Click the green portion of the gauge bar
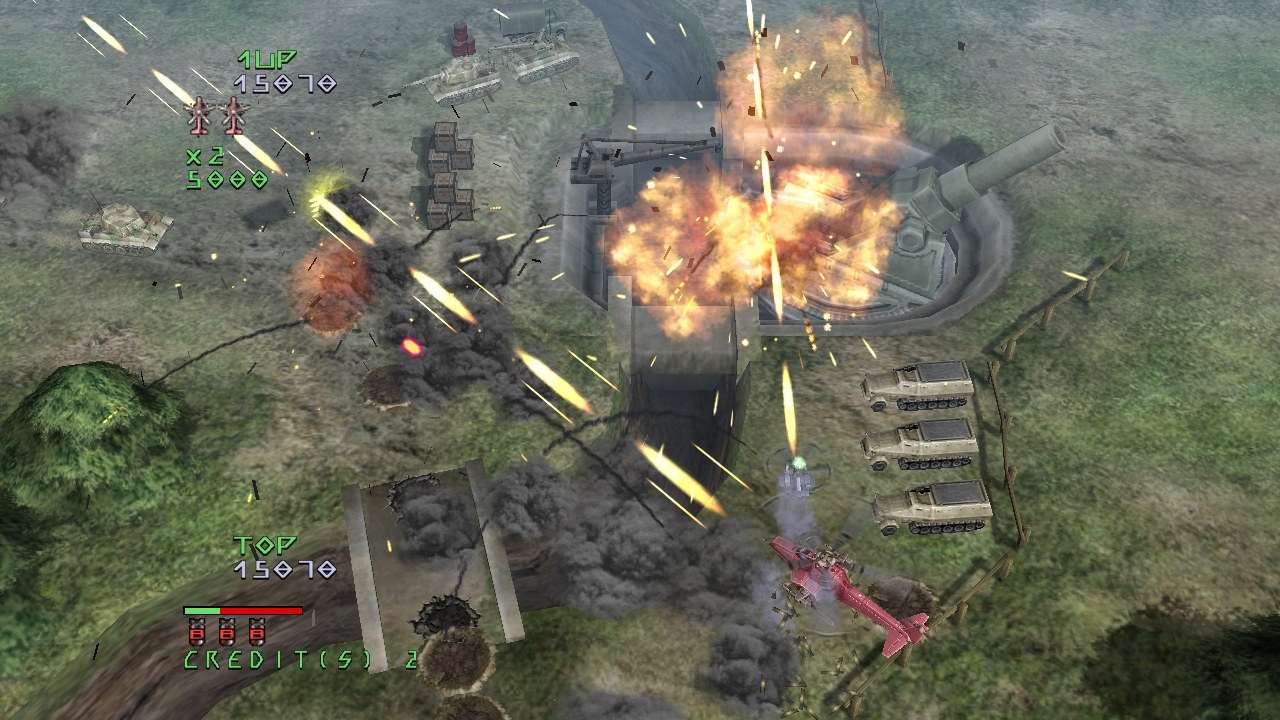 pyautogui.click(x=202, y=610)
